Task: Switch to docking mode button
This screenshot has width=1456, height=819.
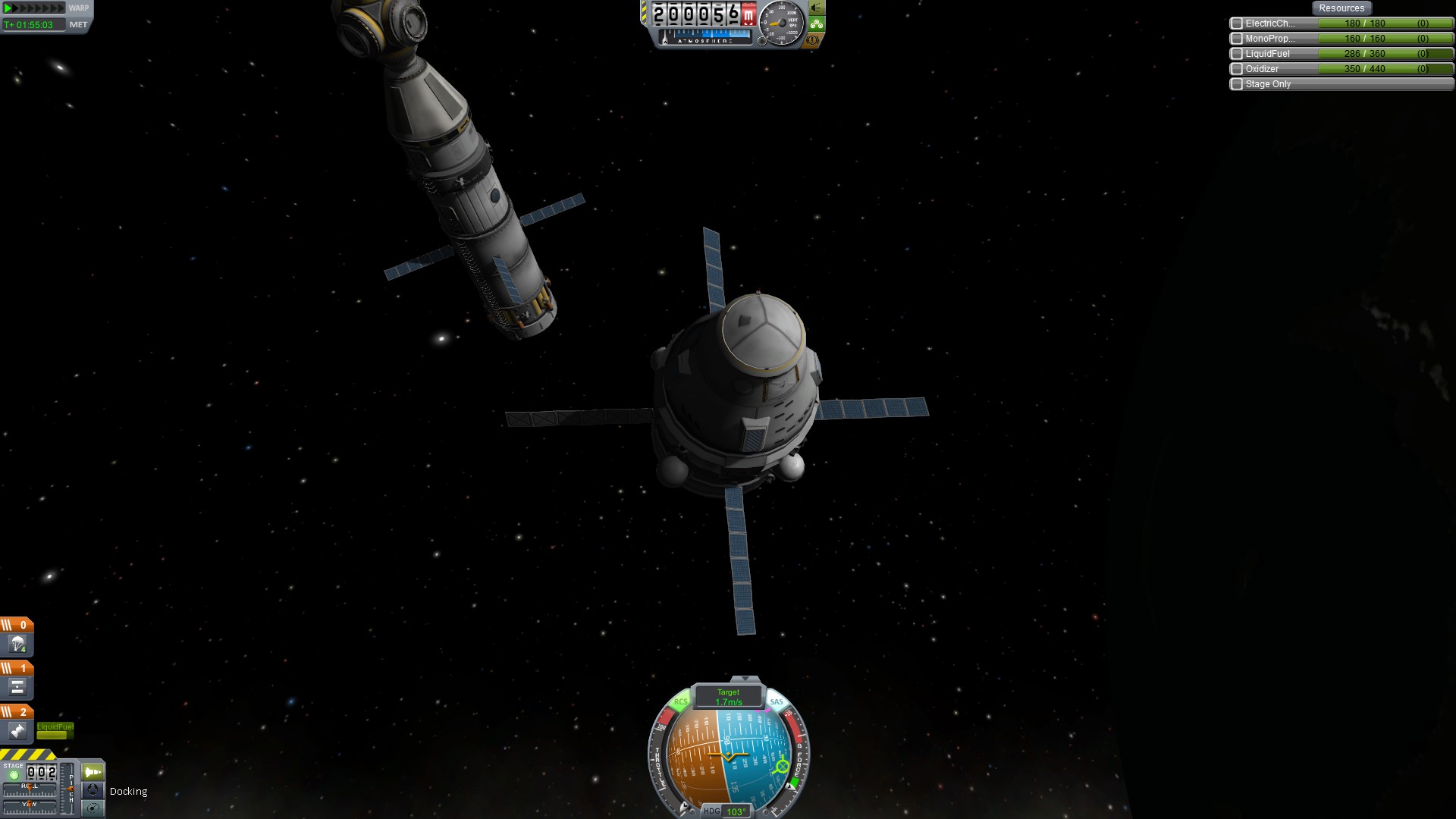Action: [x=93, y=790]
